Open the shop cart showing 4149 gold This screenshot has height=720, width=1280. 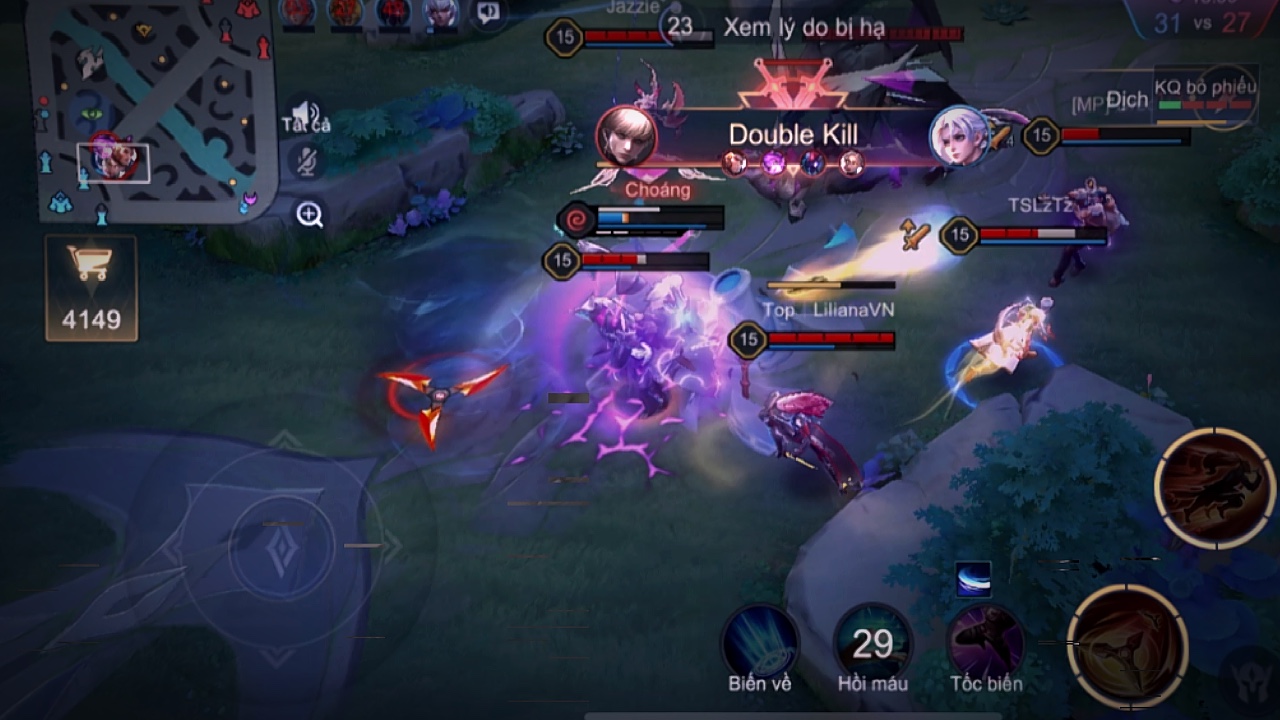click(x=91, y=287)
